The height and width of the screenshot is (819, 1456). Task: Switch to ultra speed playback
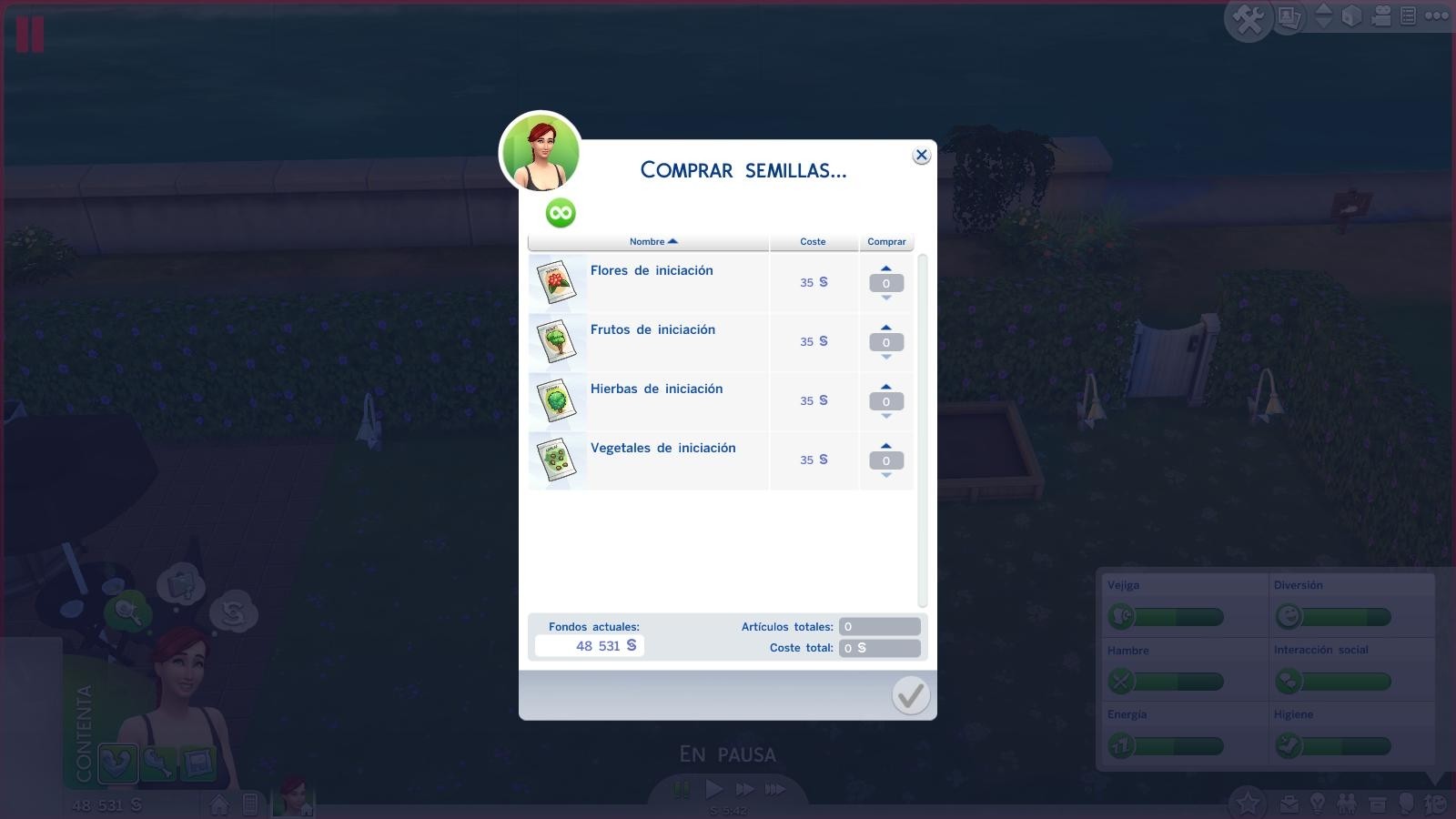773,790
